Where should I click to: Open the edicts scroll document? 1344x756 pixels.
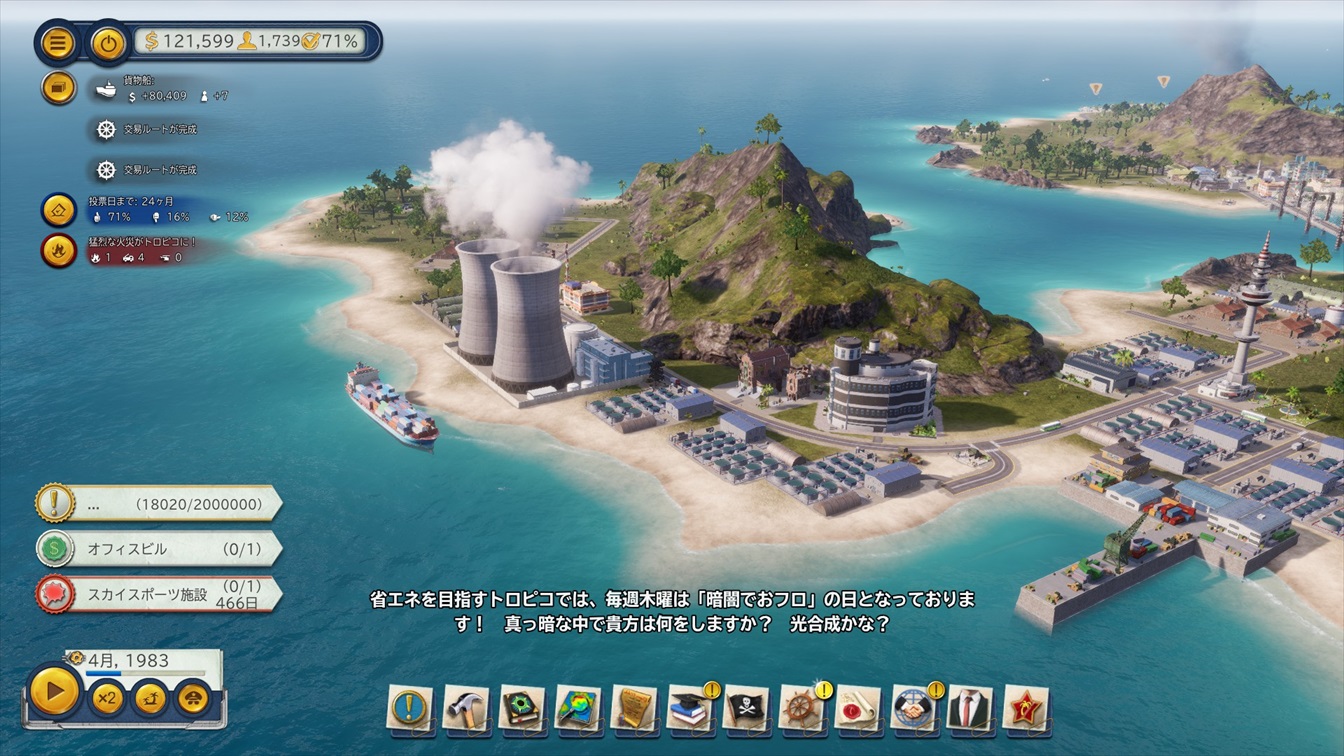tap(633, 708)
